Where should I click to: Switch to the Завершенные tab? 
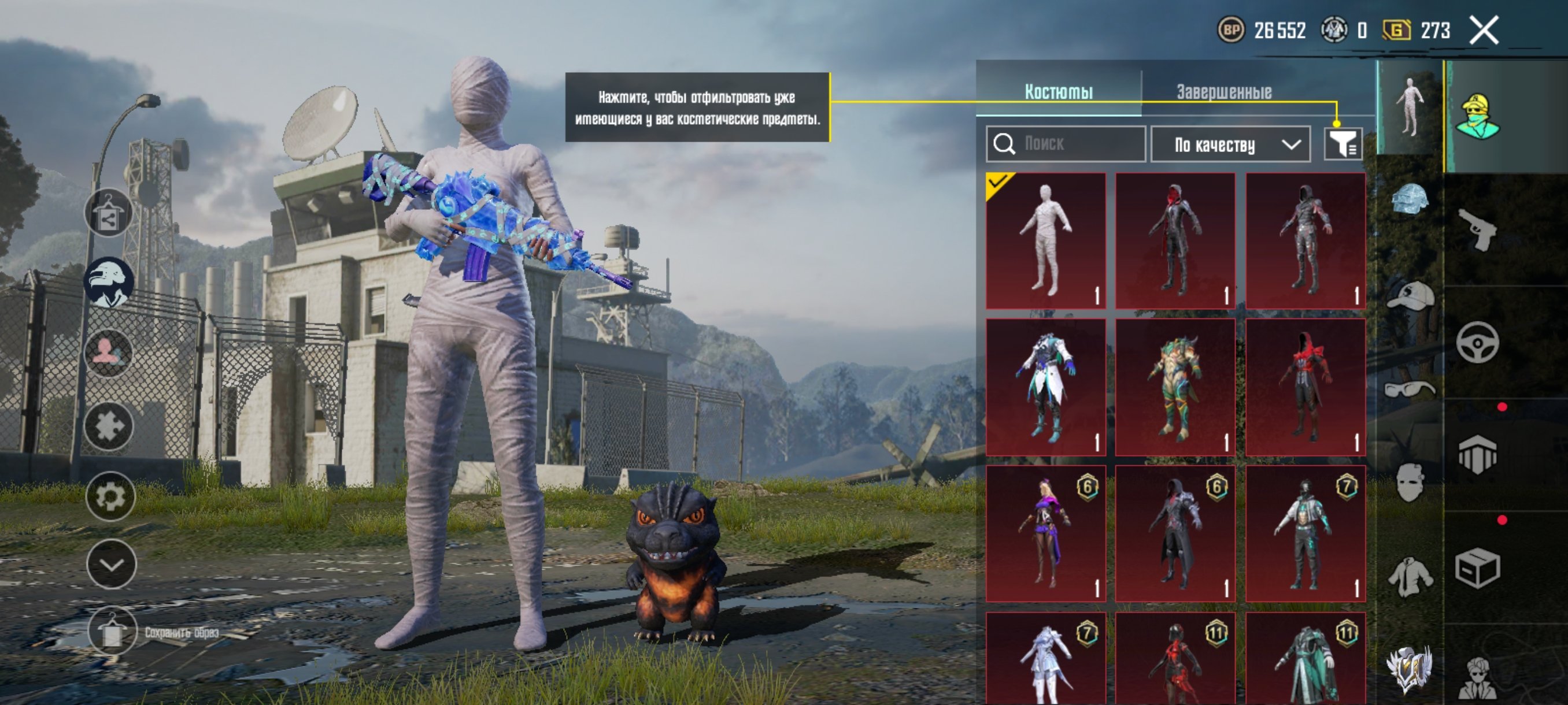click(x=1223, y=92)
